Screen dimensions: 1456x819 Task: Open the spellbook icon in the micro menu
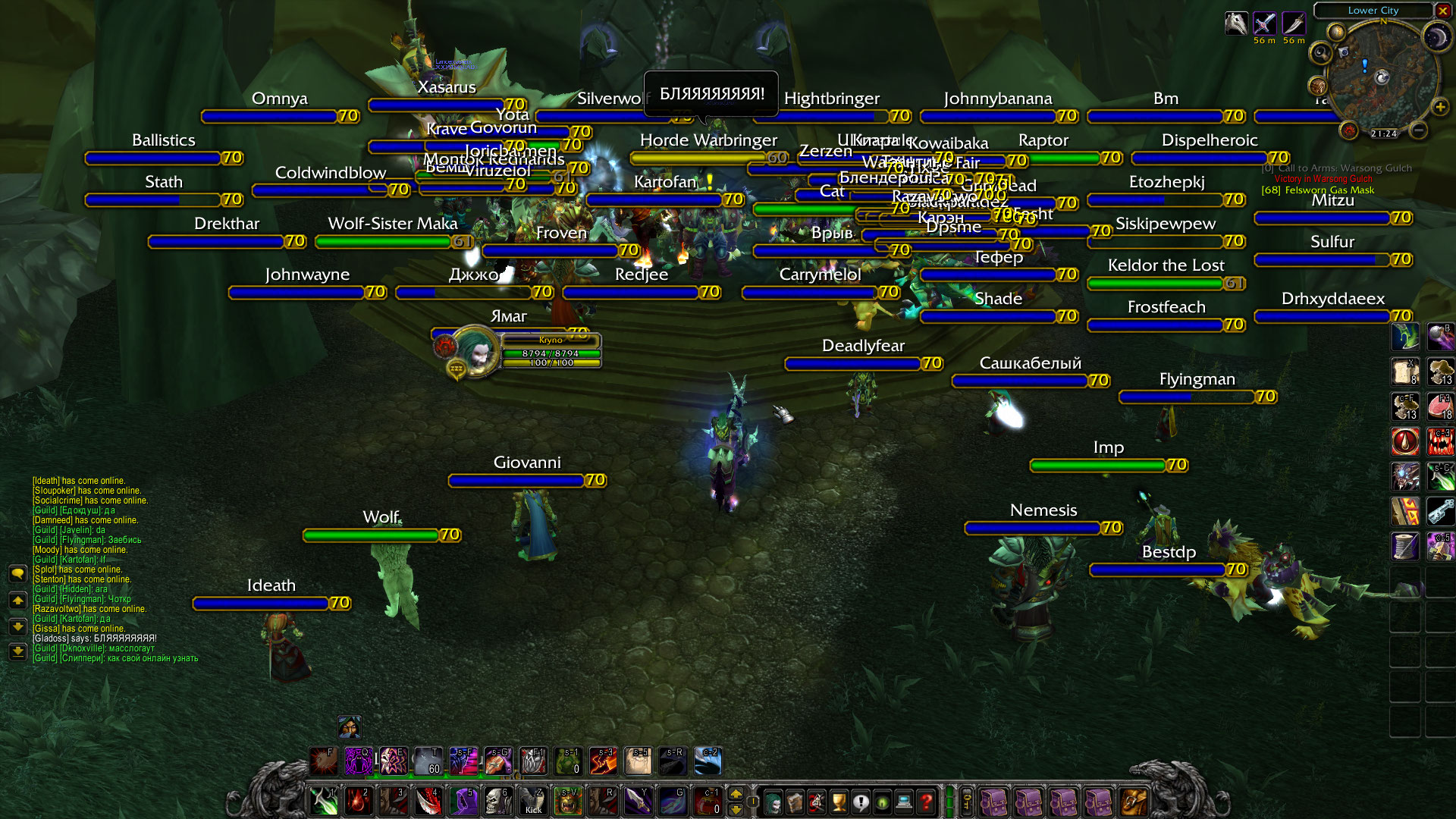pos(794,802)
